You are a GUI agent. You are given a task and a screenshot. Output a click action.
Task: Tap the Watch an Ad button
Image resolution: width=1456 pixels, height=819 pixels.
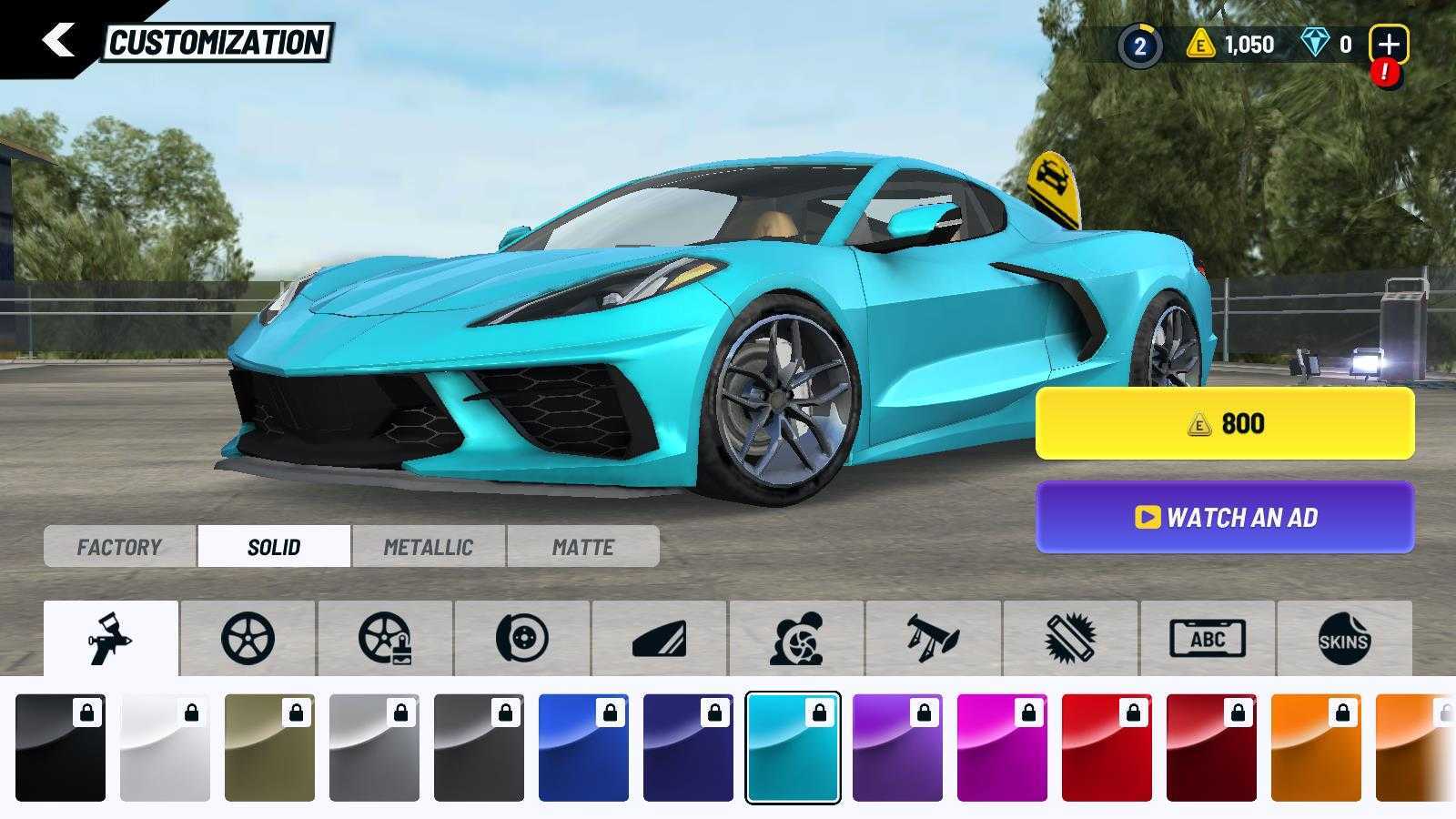[x=1225, y=517]
